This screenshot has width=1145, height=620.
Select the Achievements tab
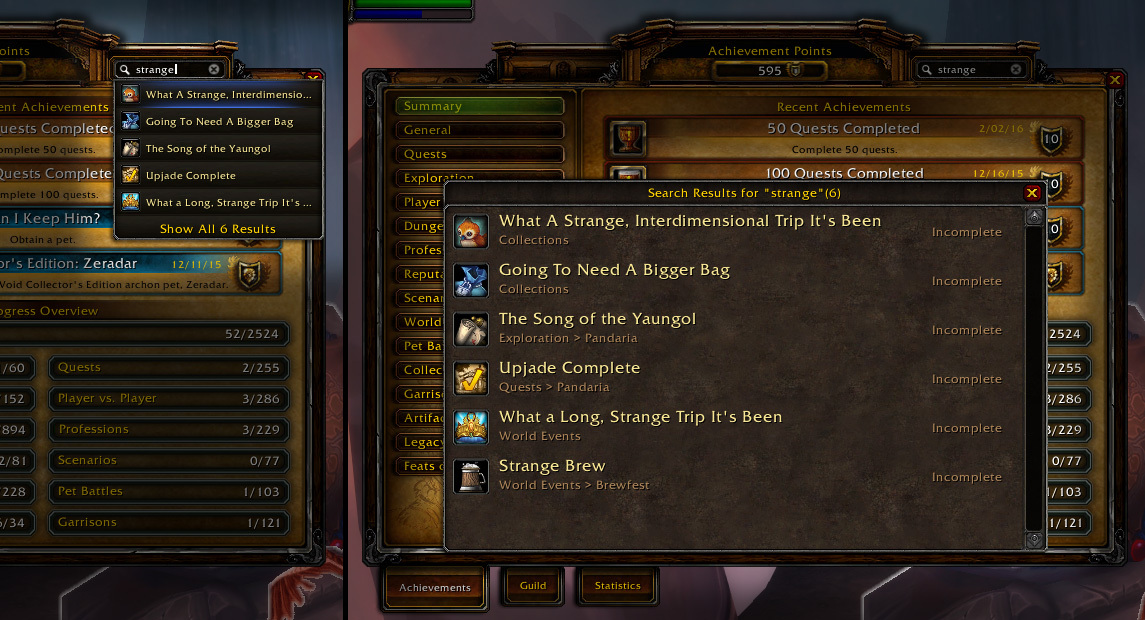point(434,587)
